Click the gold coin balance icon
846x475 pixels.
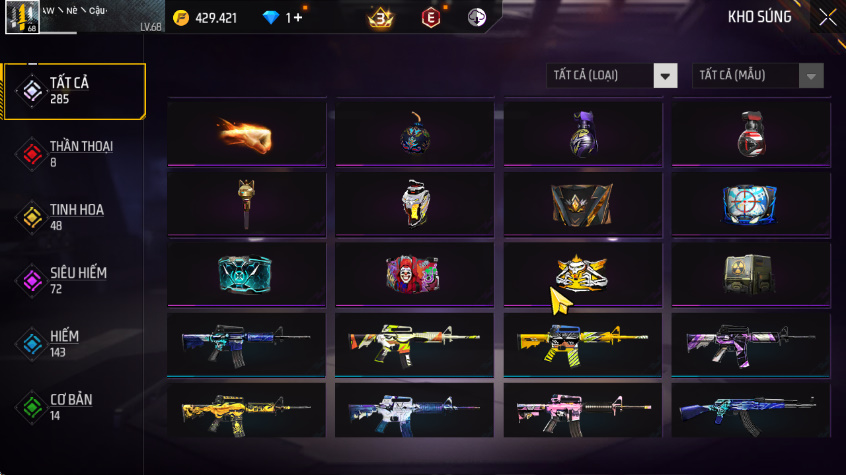181,17
